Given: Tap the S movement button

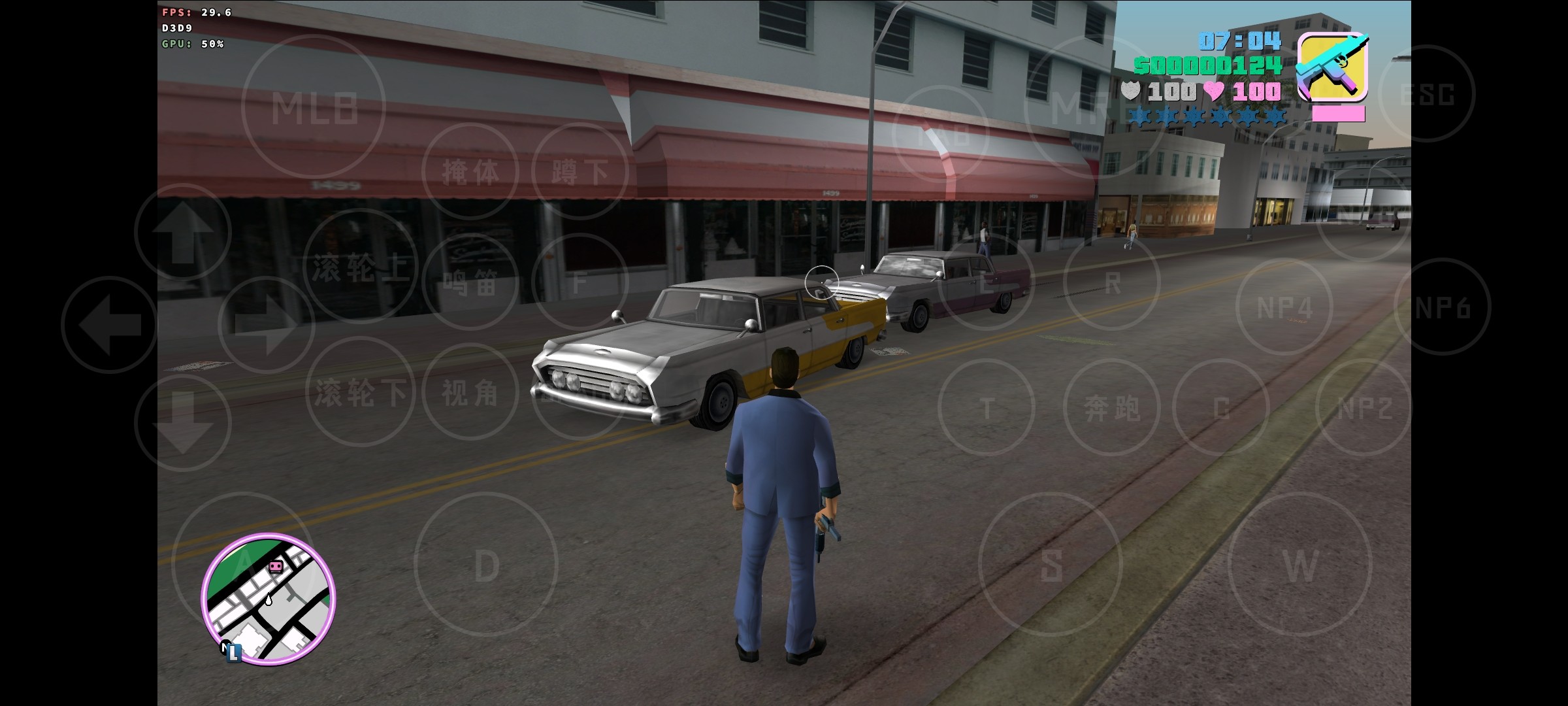Looking at the screenshot, I should (x=1051, y=565).
